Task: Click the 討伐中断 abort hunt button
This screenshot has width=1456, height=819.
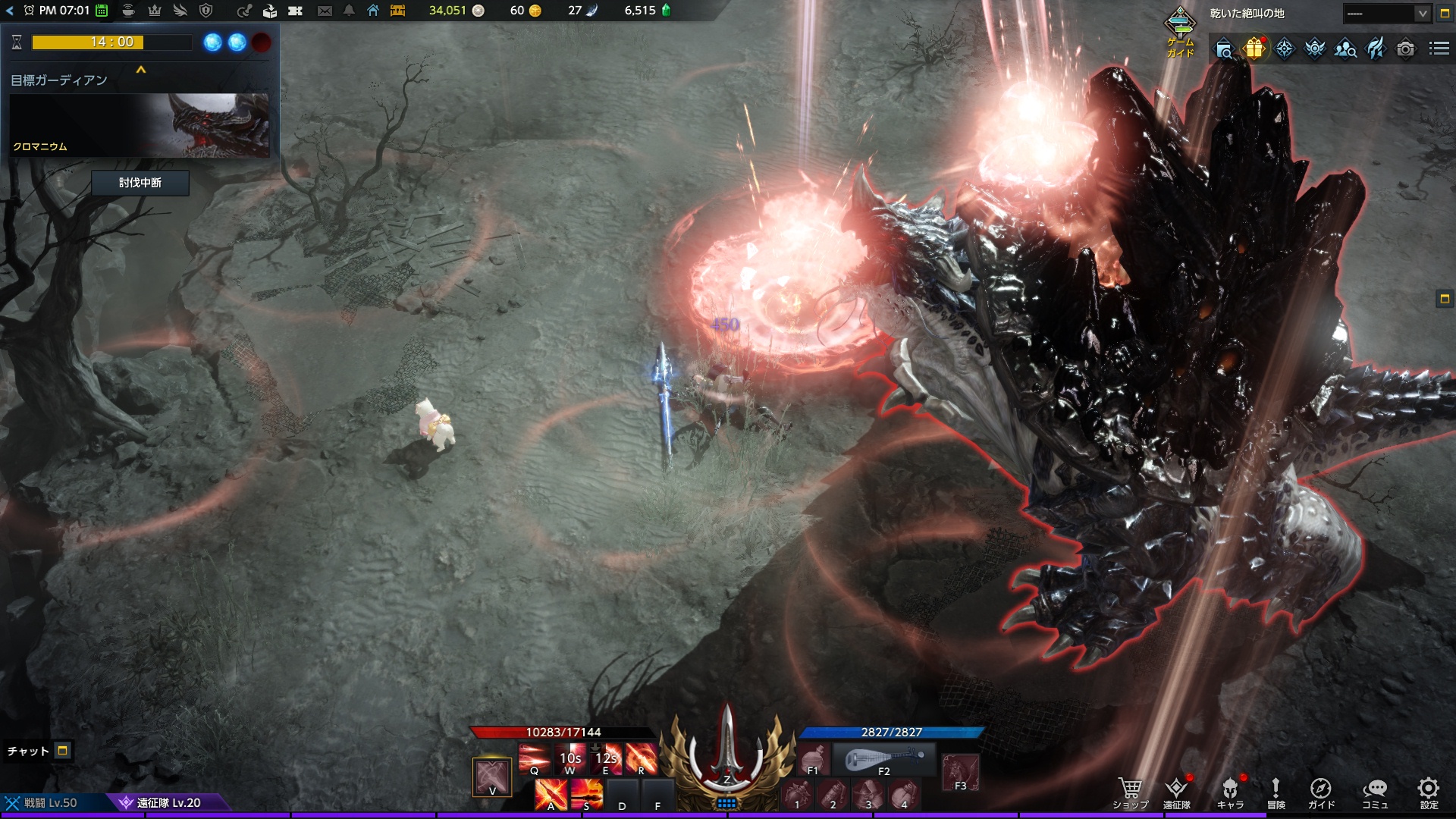Action: pos(140,183)
